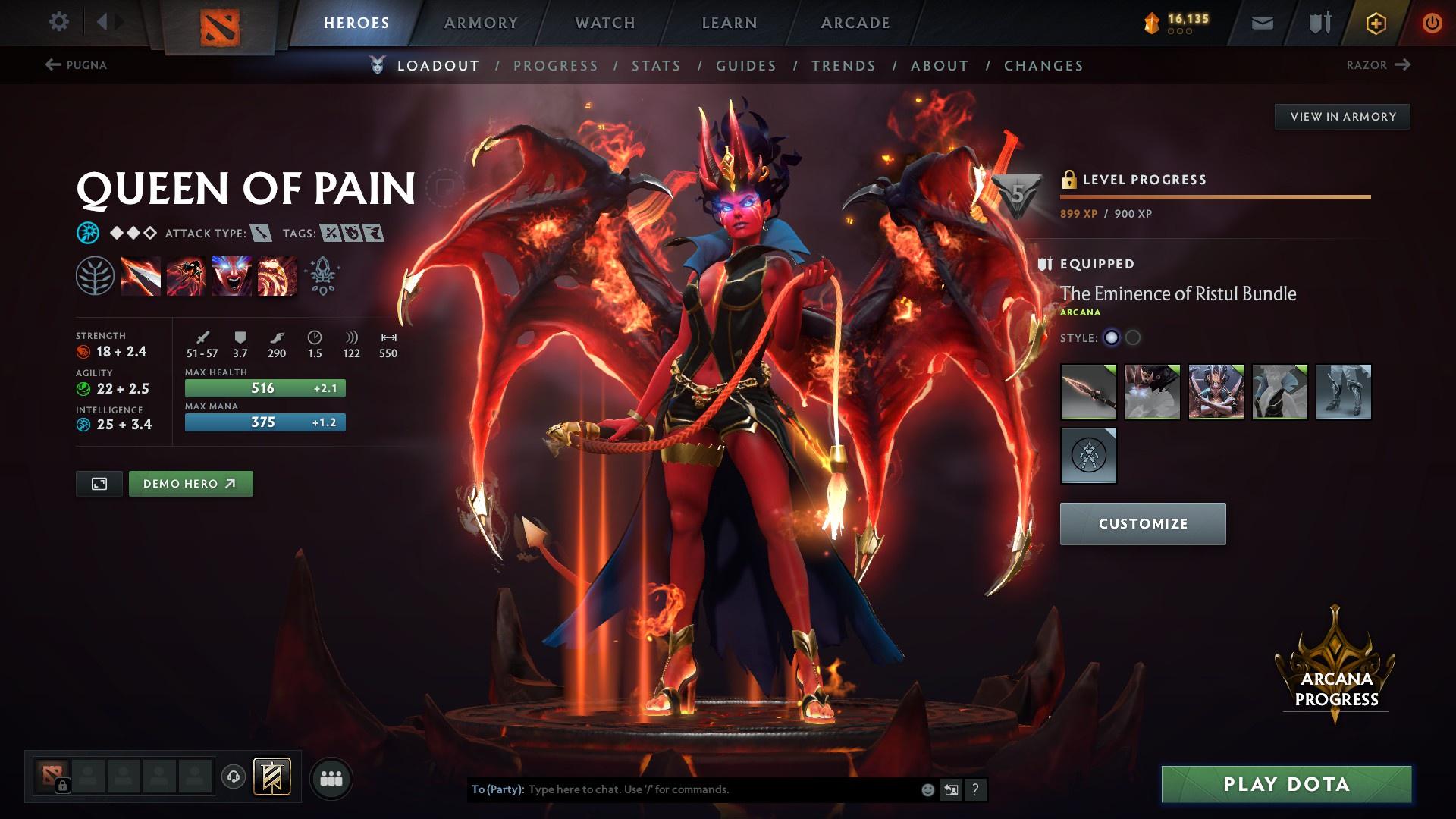Toggle the lock icon on Level Progress
The height and width of the screenshot is (819, 1456).
point(1069,179)
